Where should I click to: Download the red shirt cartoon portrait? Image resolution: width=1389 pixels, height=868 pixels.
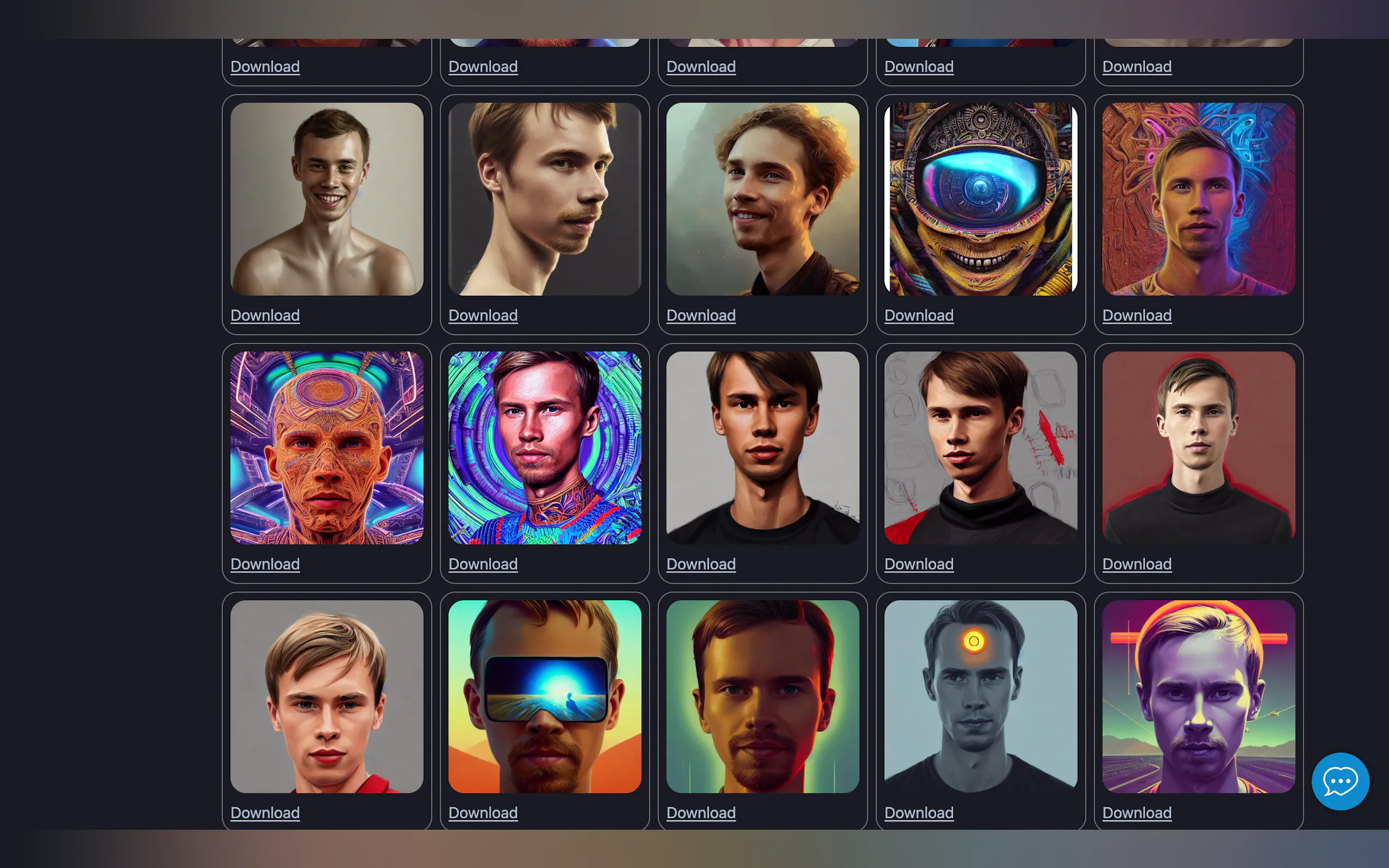(x=265, y=812)
